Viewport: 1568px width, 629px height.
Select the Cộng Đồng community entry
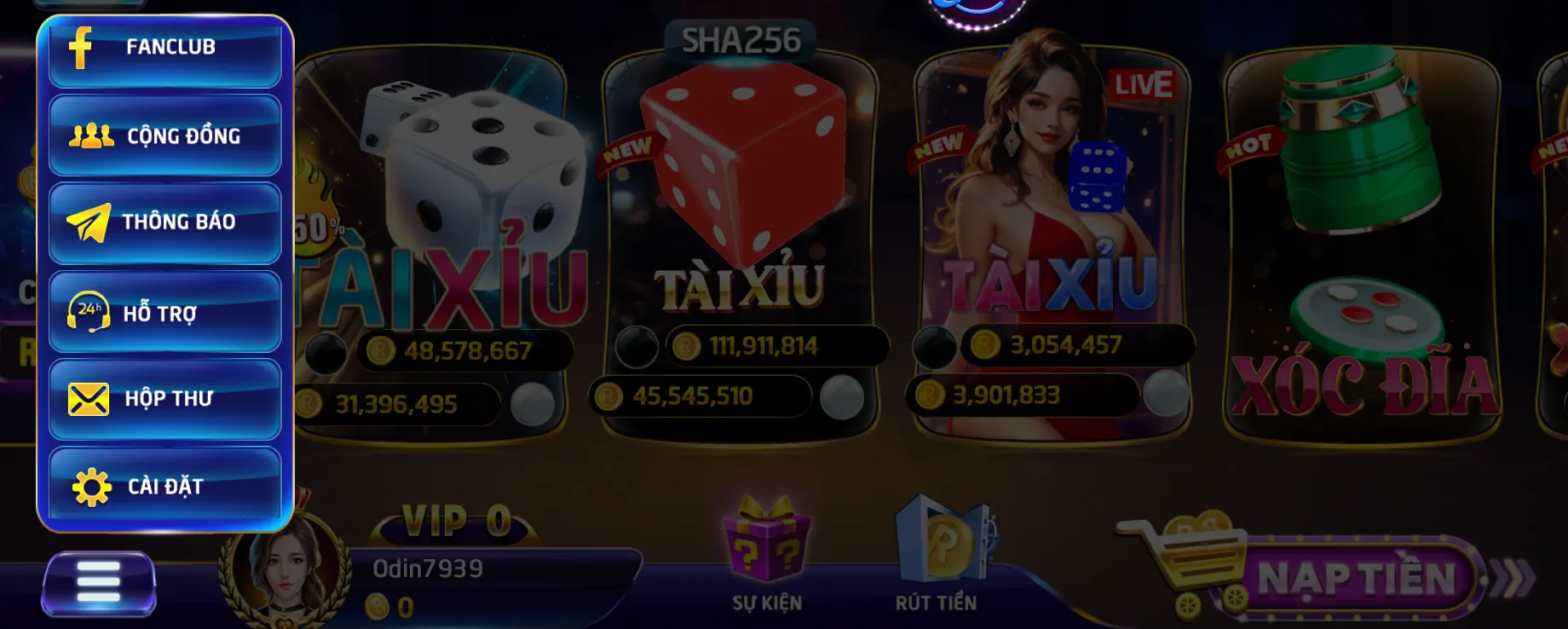click(x=165, y=136)
